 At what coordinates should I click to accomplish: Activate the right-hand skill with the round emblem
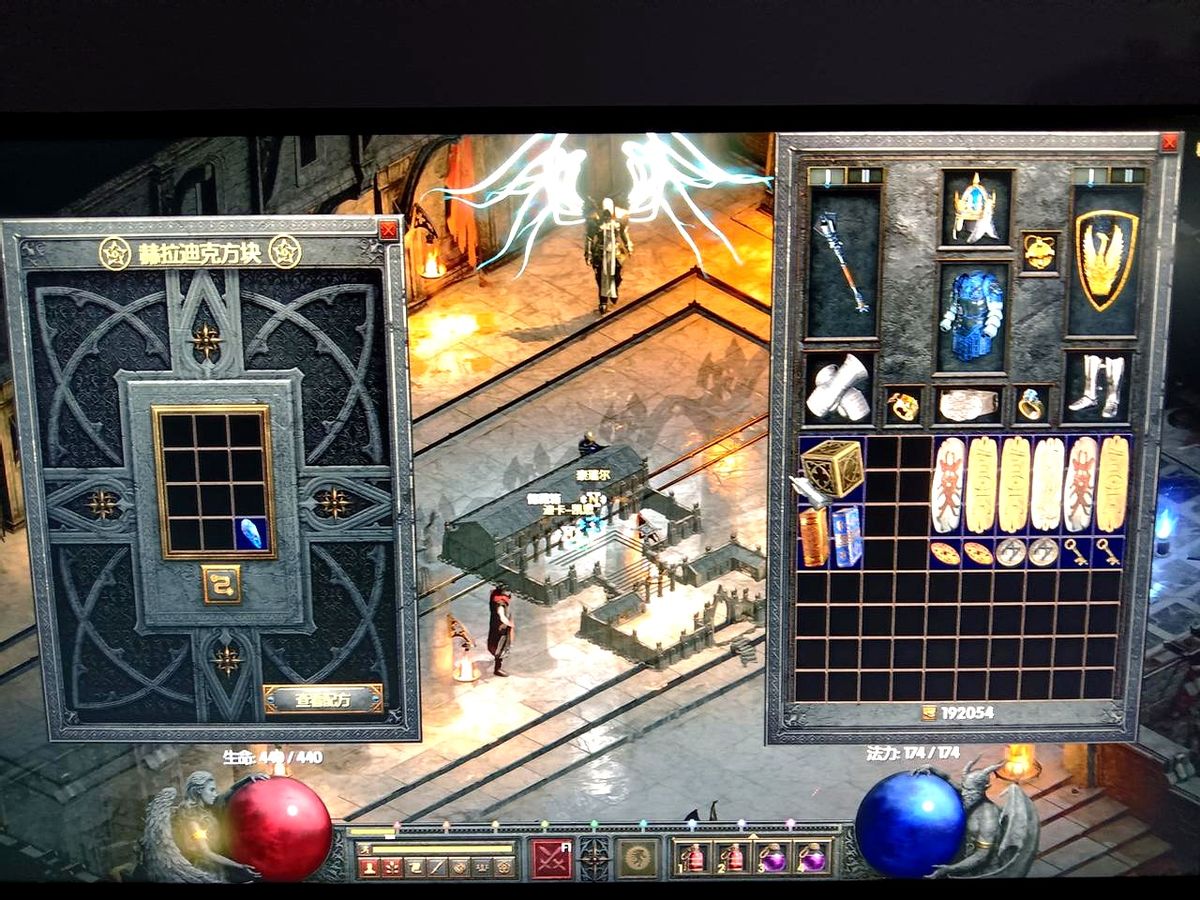(637, 858)
